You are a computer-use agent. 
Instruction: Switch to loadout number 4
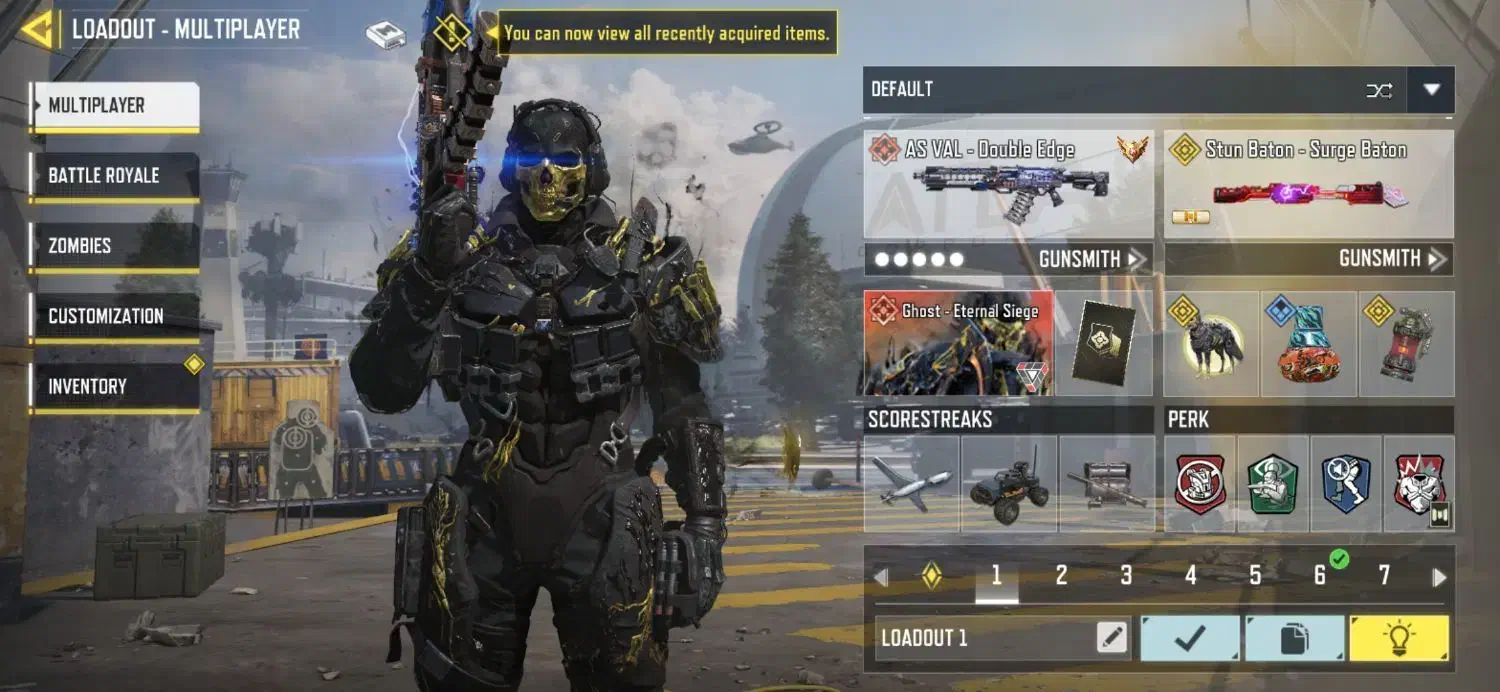[1191, 576]
